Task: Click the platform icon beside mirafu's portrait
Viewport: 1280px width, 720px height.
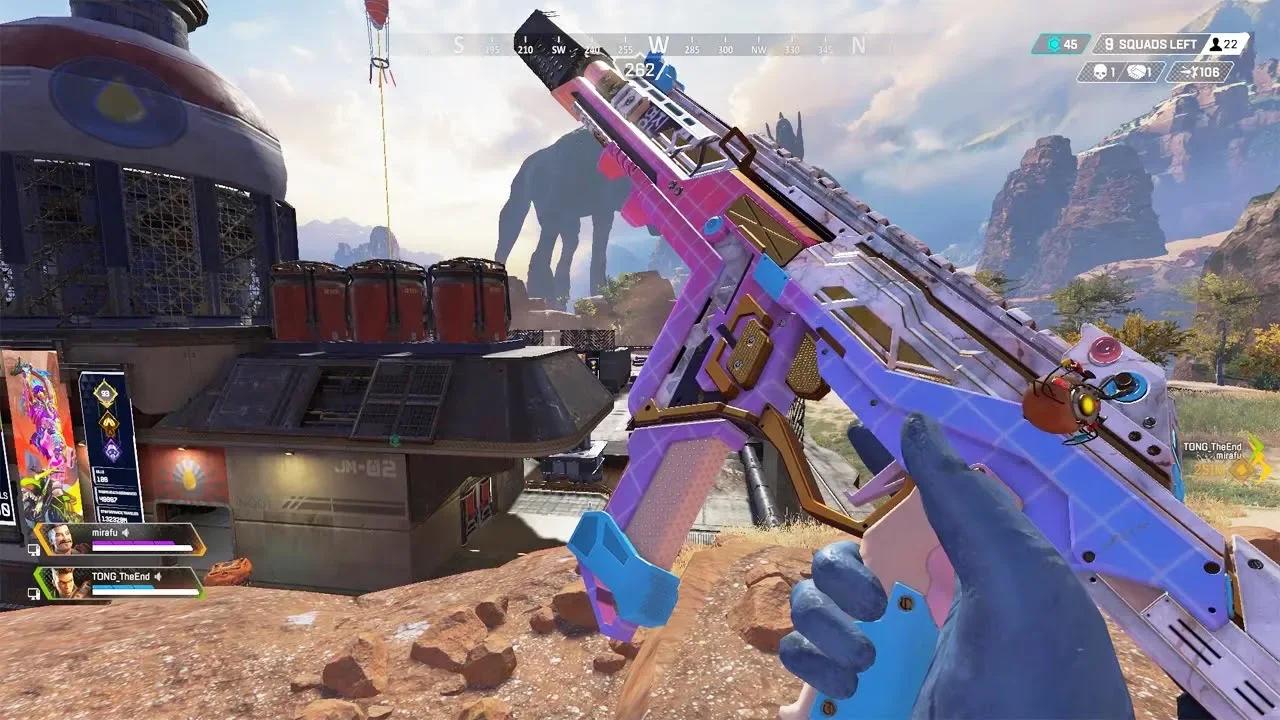Action: pos(35,550)
